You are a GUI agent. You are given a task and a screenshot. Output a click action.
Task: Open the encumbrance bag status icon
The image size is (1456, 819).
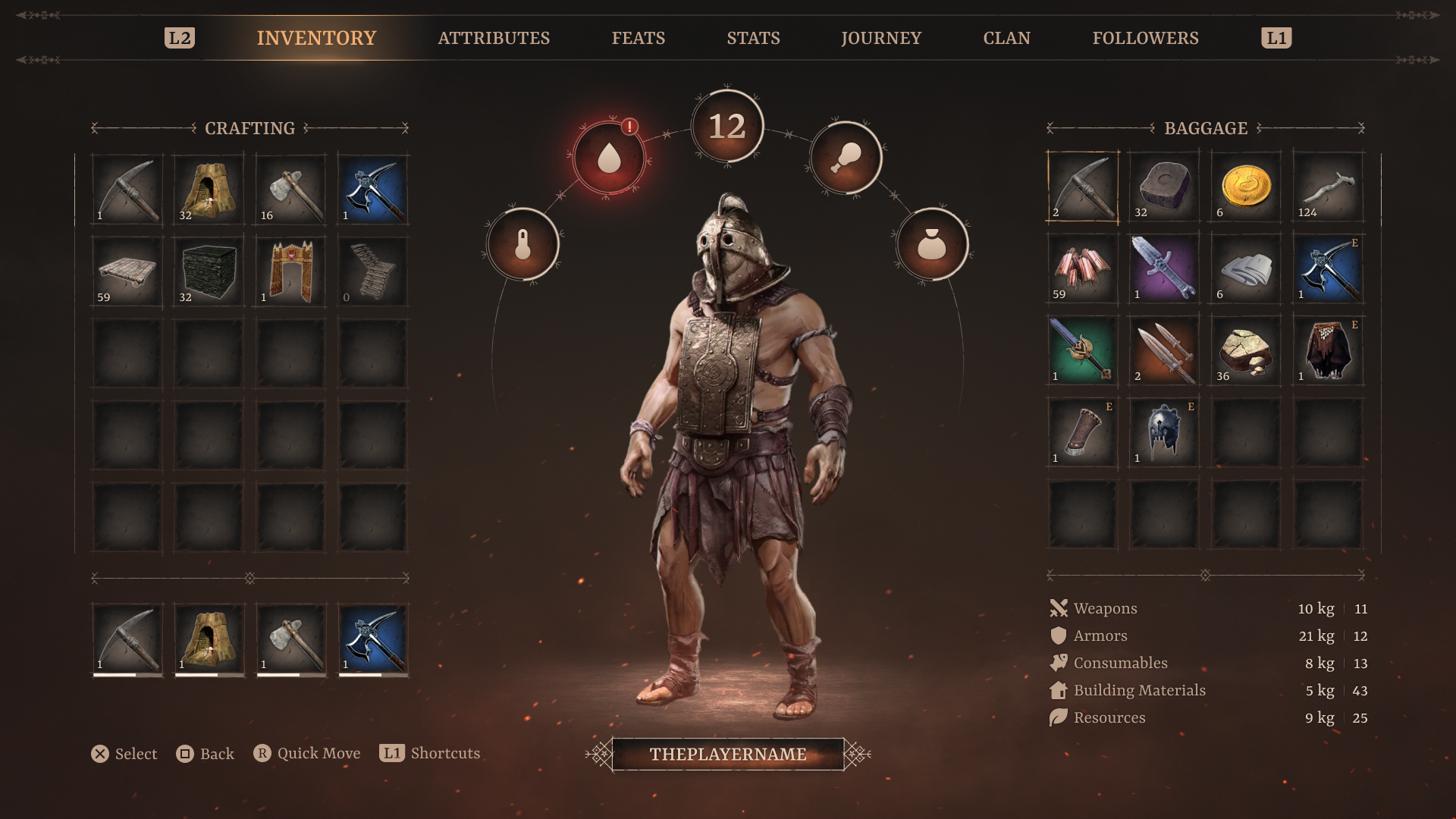[932, 245]
